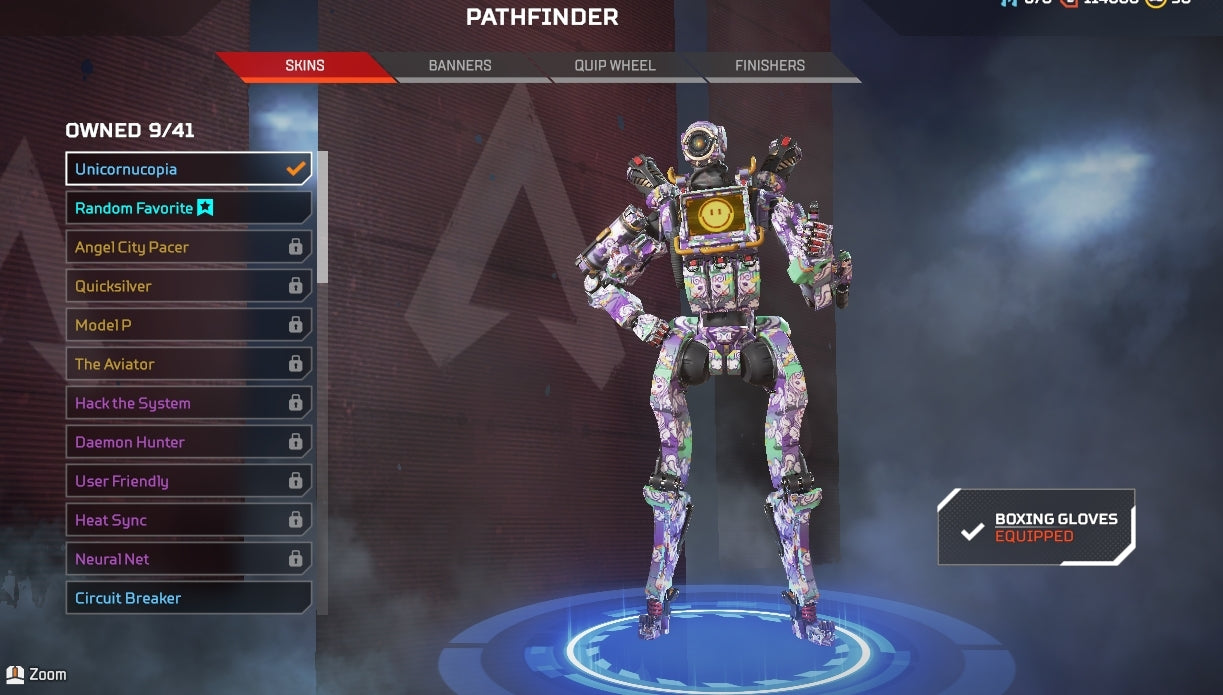
Task: Toggle the Boxing Gloves equipped button
Action: coord(1036,527)
